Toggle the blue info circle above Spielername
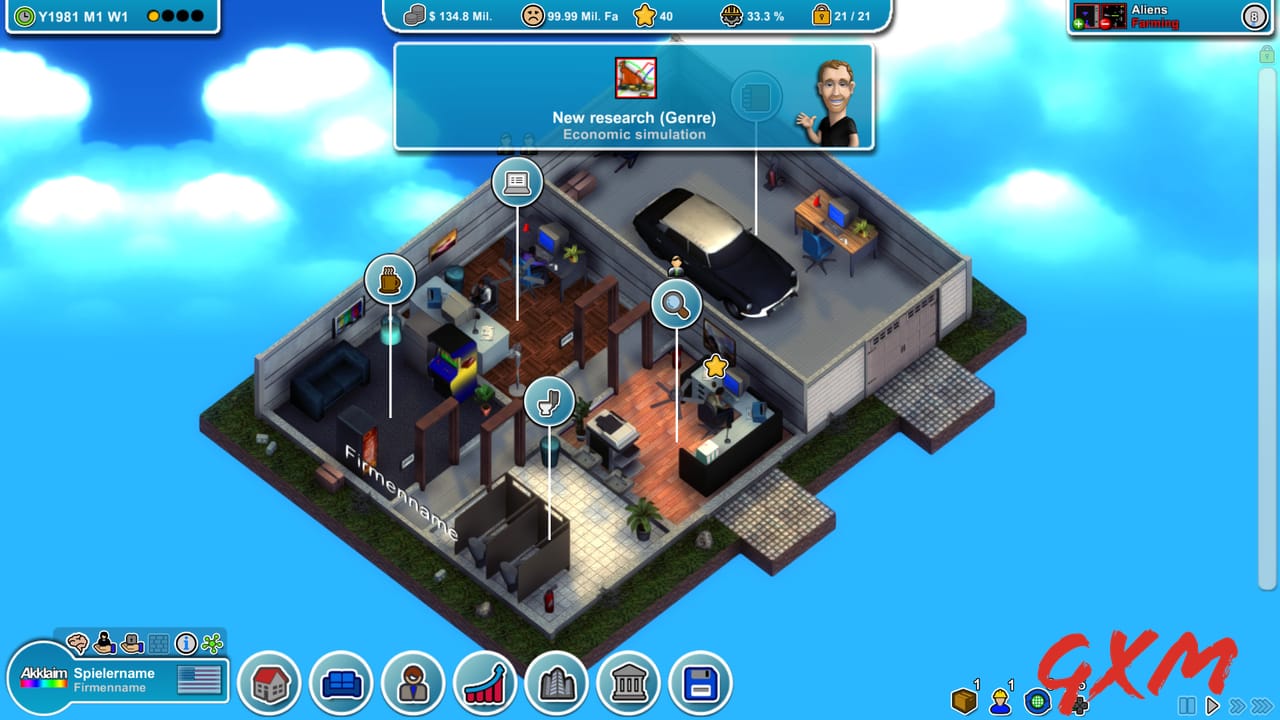Screen dimensions: 1280x720 pyautogui.click(x=185, y=643)
